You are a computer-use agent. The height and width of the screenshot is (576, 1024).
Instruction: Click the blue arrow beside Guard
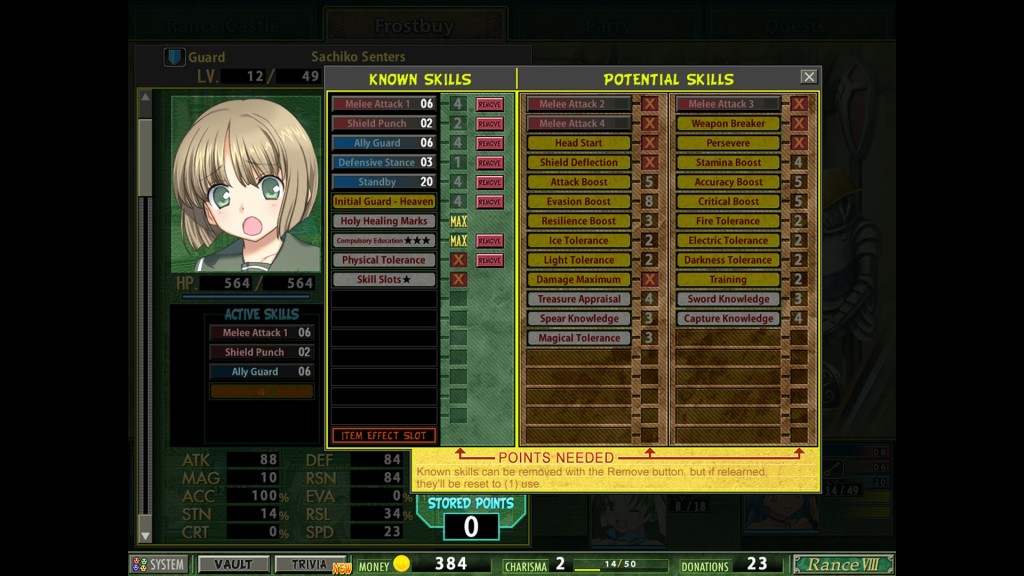175,57
